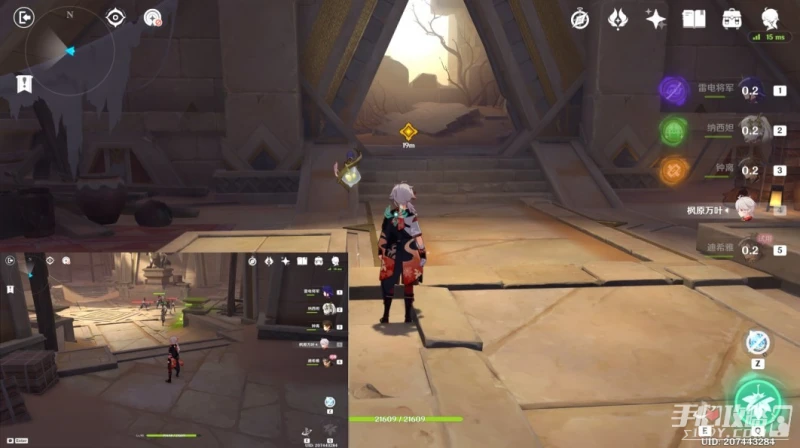This screenshot has height=448, width=800.
Task: Click the purple Electro burst icon for 雷电将军
Action: coord(671,90)
